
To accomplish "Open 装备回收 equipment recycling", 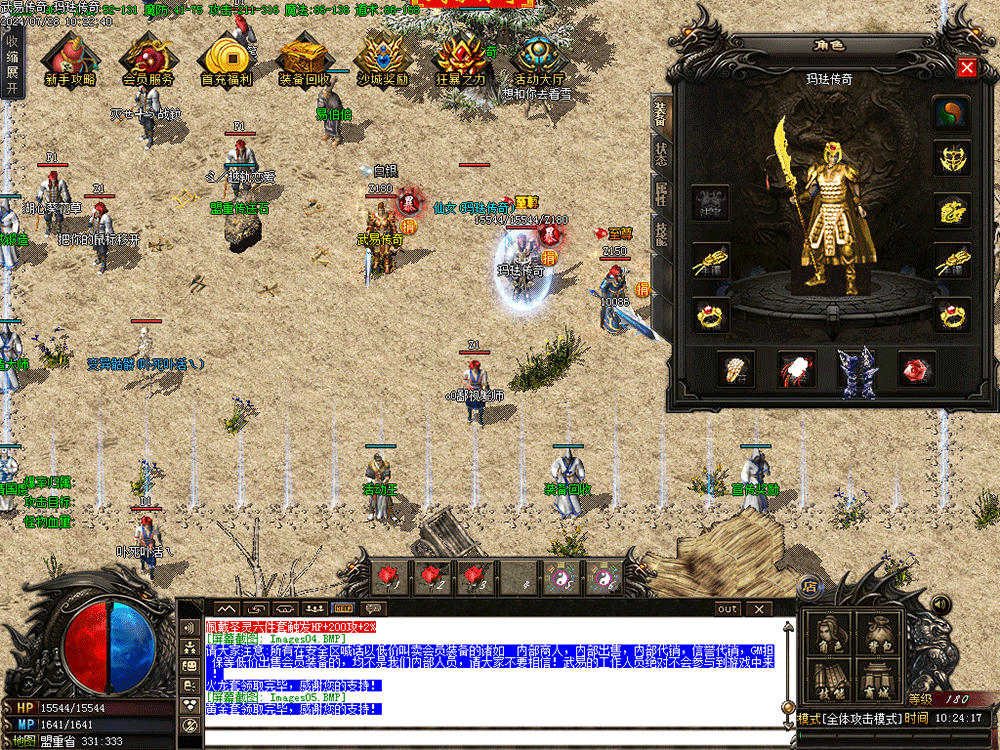I will (304, 60).
